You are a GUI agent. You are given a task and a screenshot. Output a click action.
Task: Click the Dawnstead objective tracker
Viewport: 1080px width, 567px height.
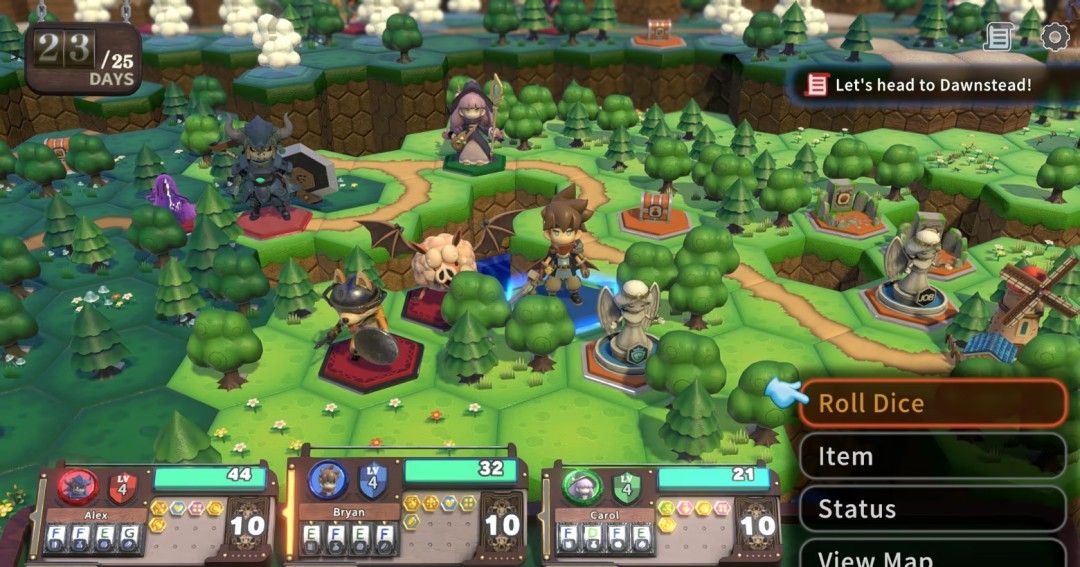(x=920, y=85)
